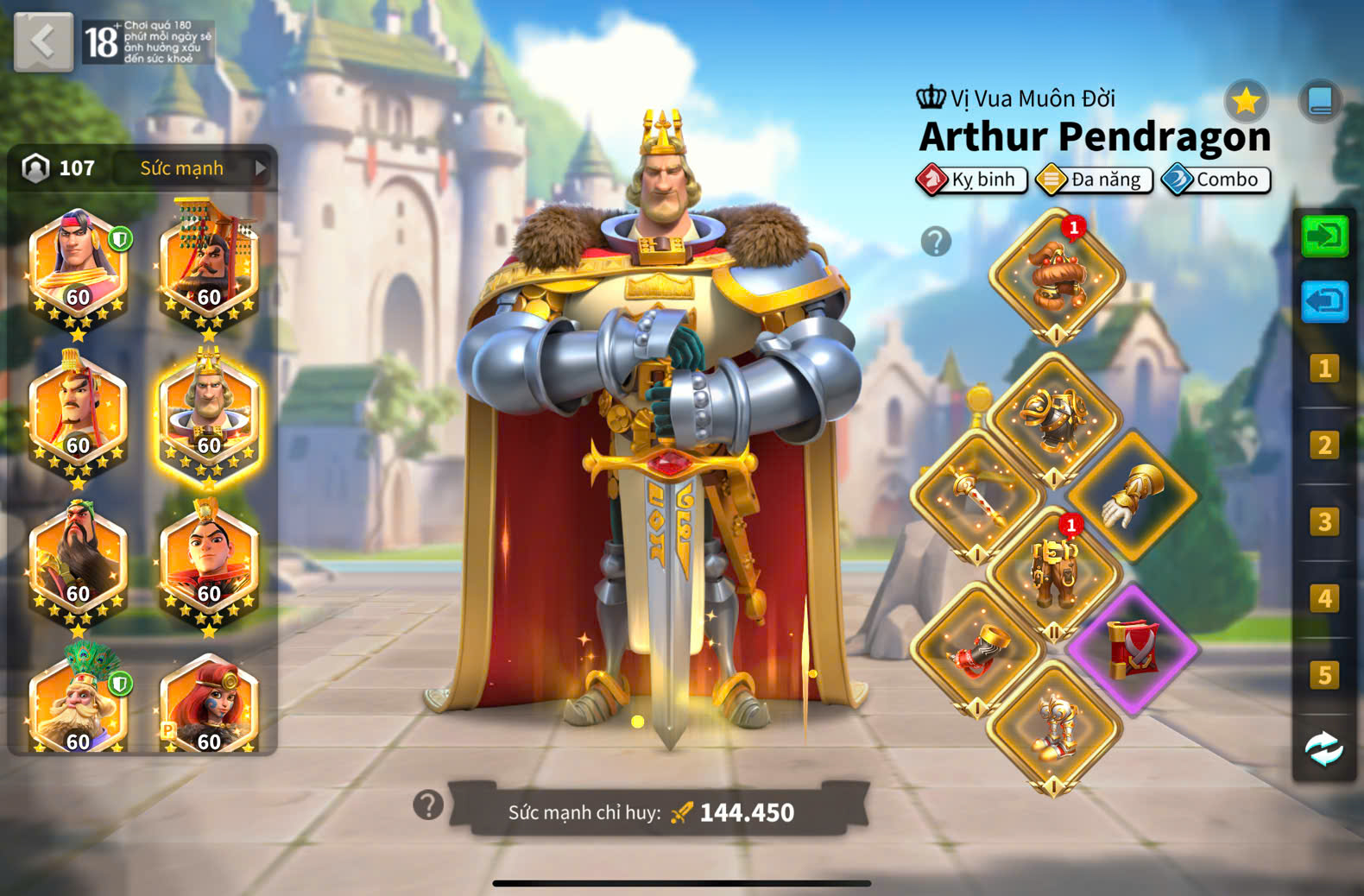
Task: Toggle the gold star favorite button
Action: (x=1246, y=102)
